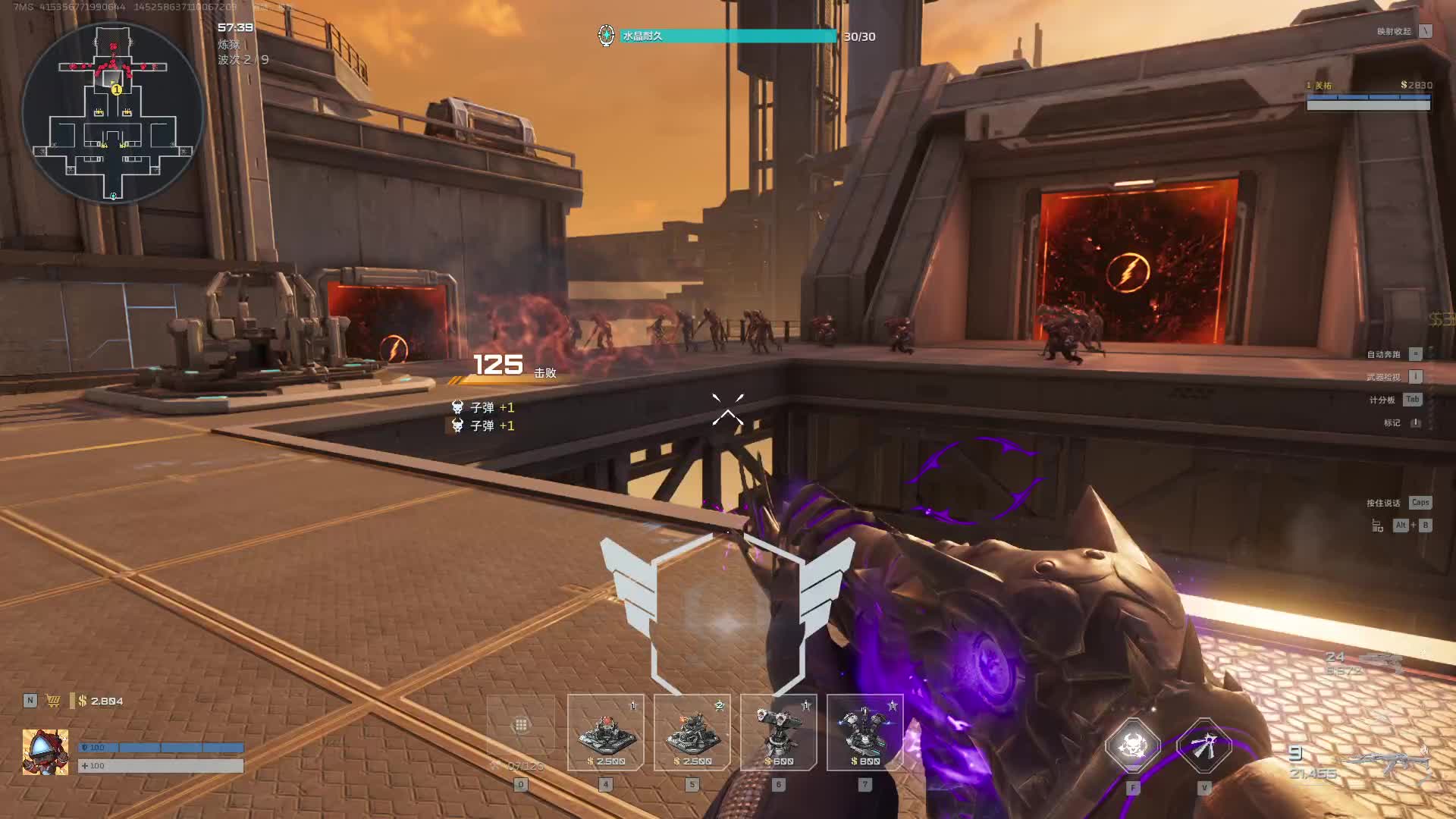1456x819 pixels.
Task: Select the player character portrait
Action: 45,752
